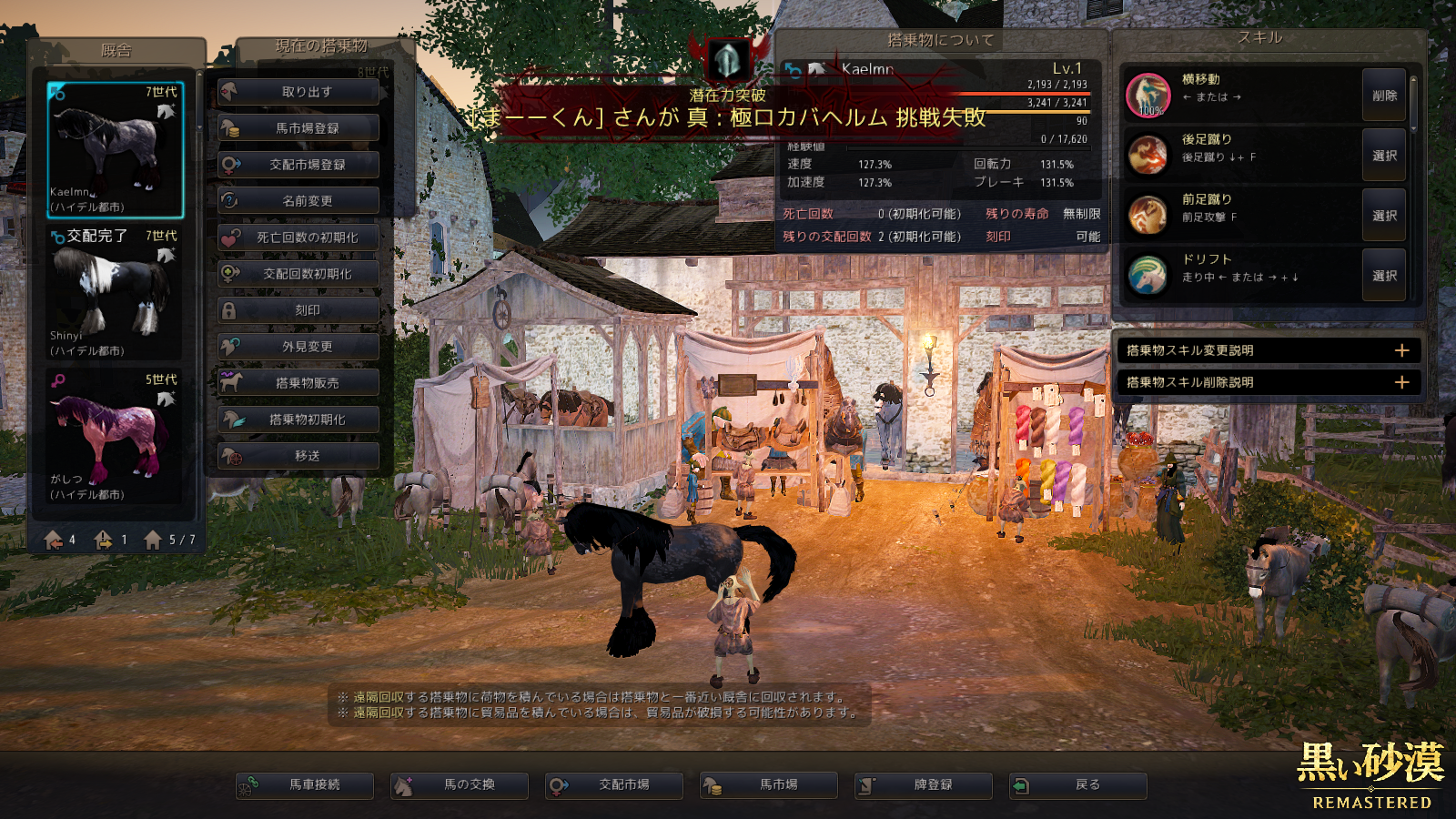Click 選択 next to 後足蹴り skill
The image size is (1456, 819).
pos(1384,156)
